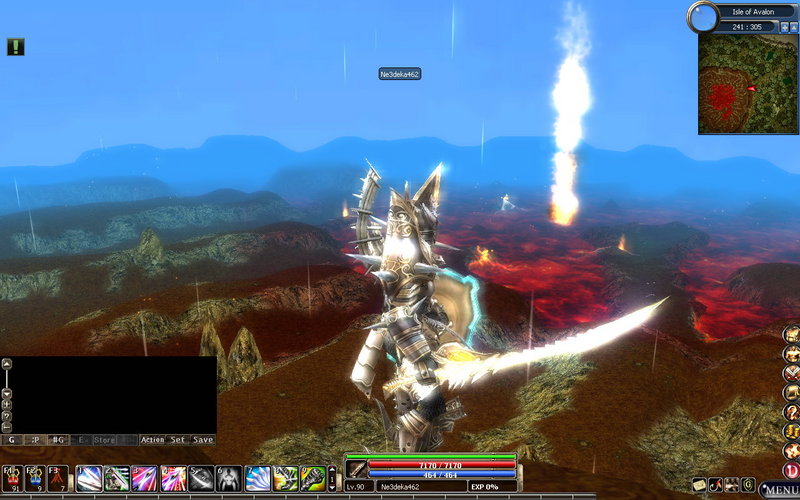Click the green exclamation notification icon

pyautogui.click(x=15, y=46)
